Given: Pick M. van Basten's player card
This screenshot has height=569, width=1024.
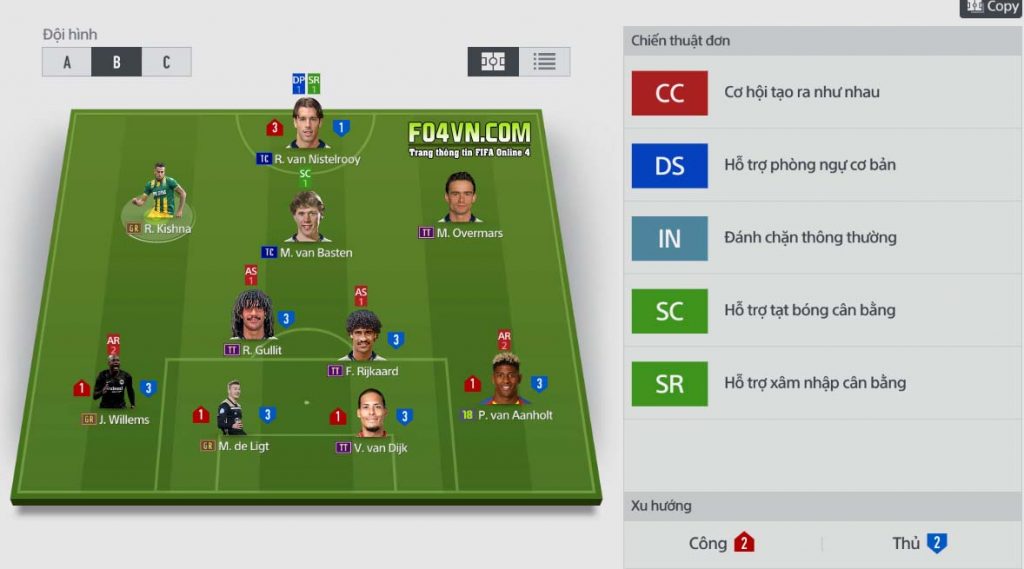Looking at the screenshot, I should 307,218.
